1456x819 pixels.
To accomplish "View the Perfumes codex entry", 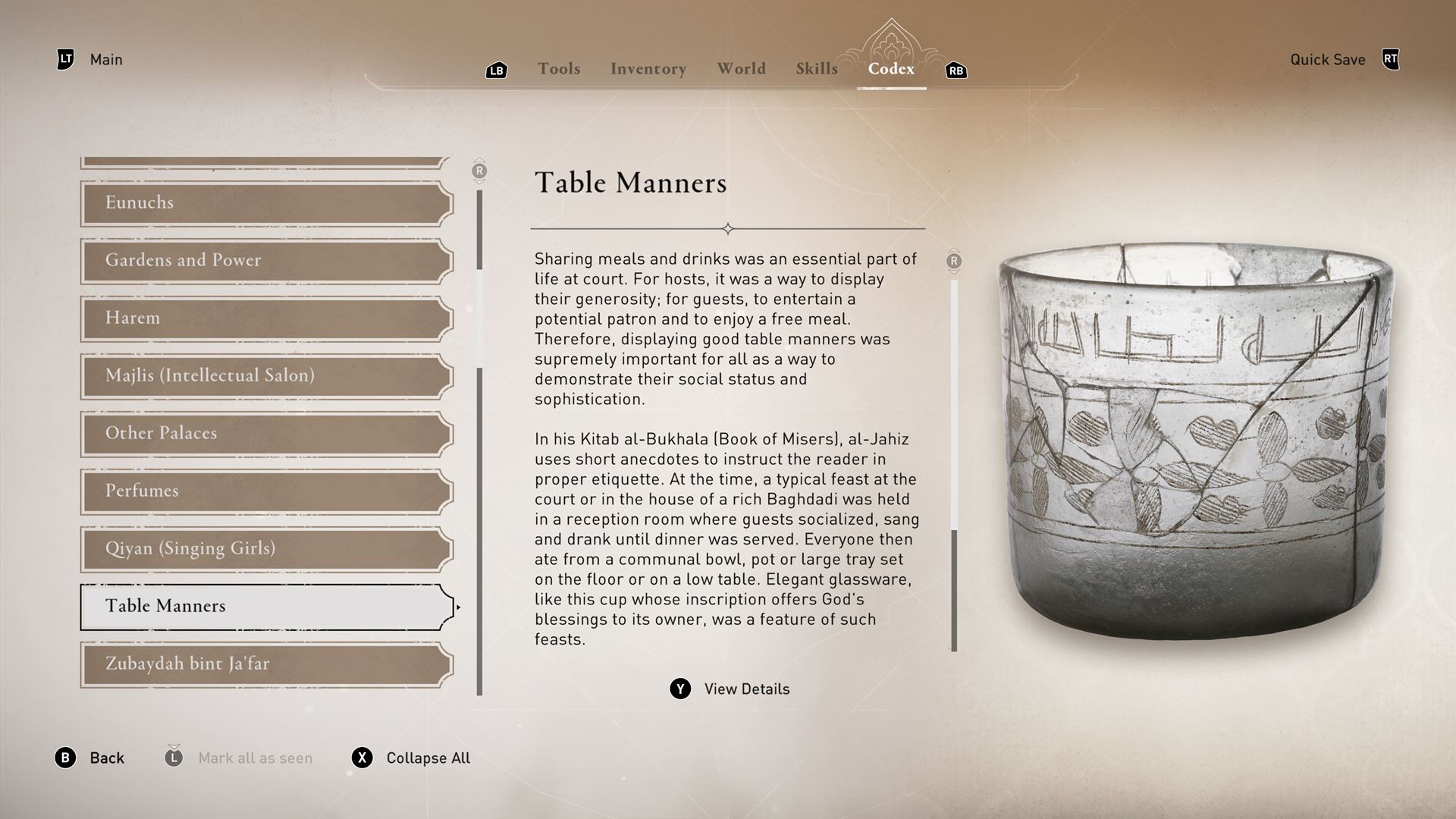I will tap(265, 491).
